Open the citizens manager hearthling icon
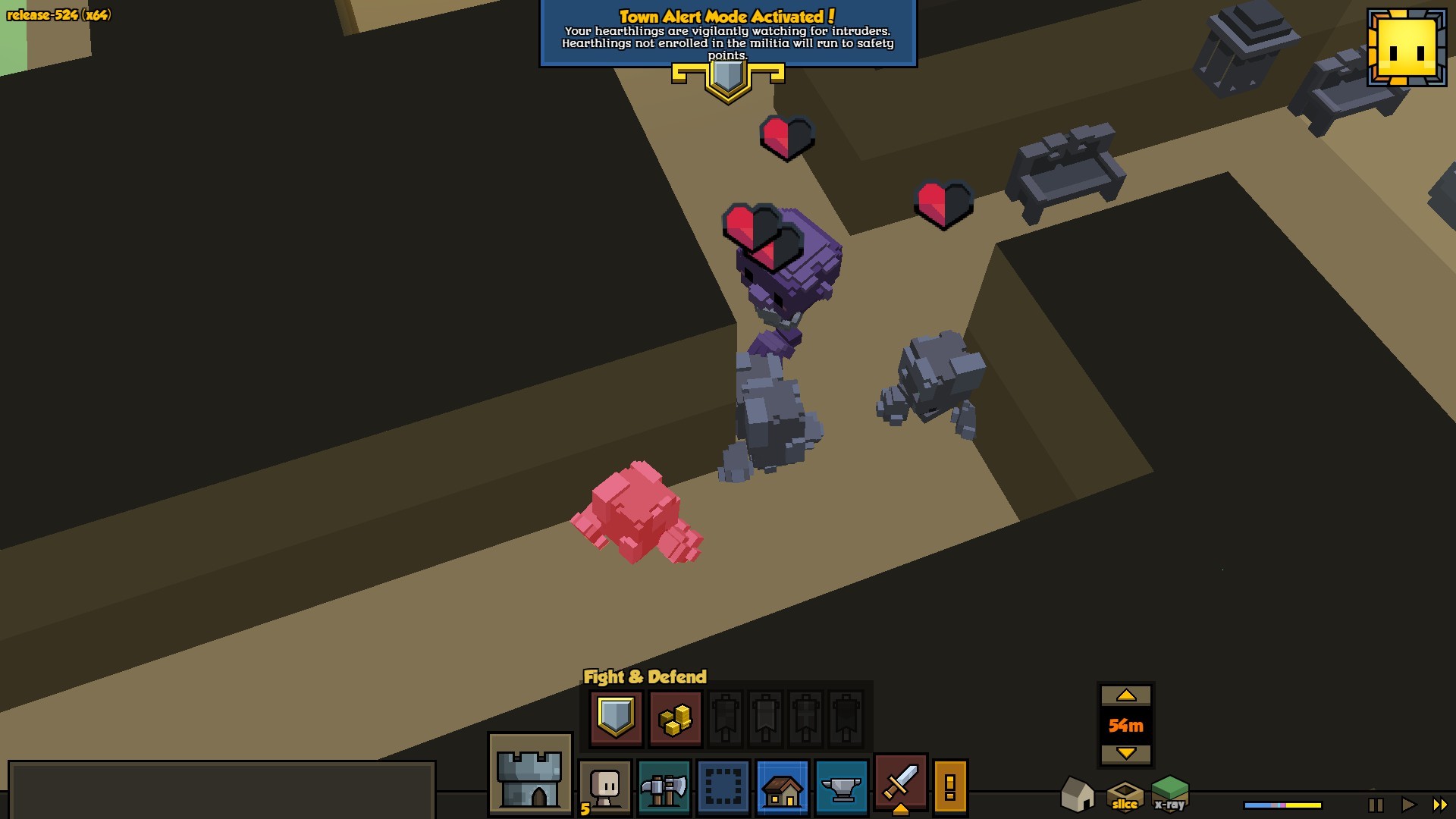This screenshot has height=819, width=1456. click(x=605, y=787)
